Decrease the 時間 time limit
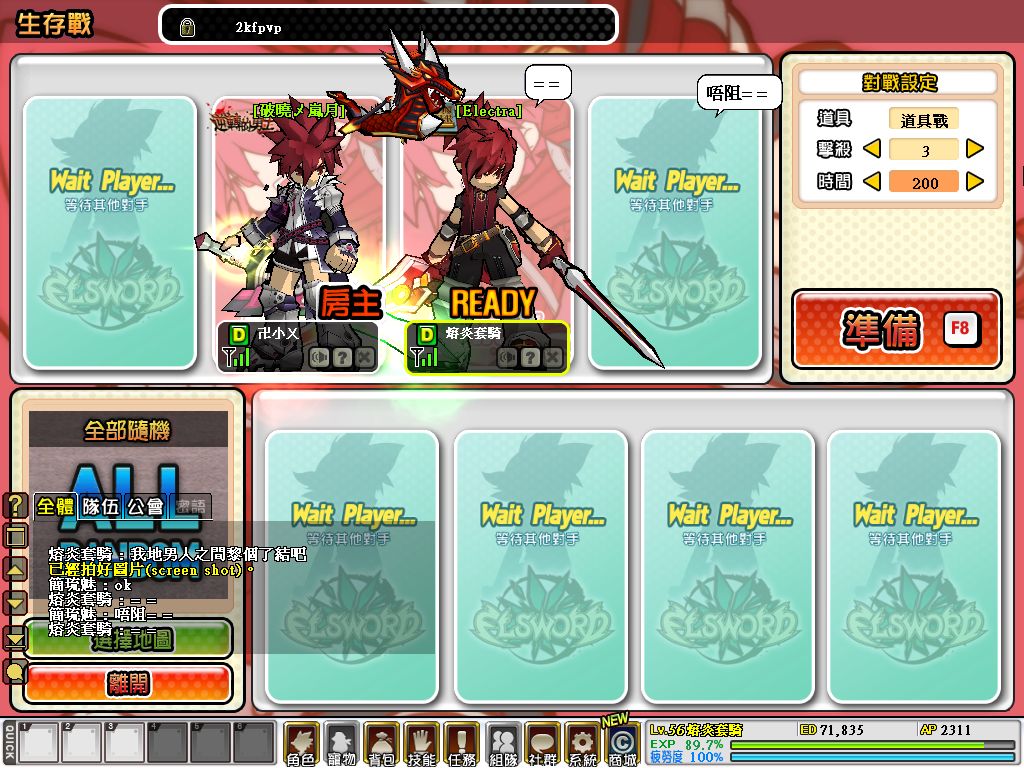The width and height of the screenshot is (1024, 768). (872, 182)
